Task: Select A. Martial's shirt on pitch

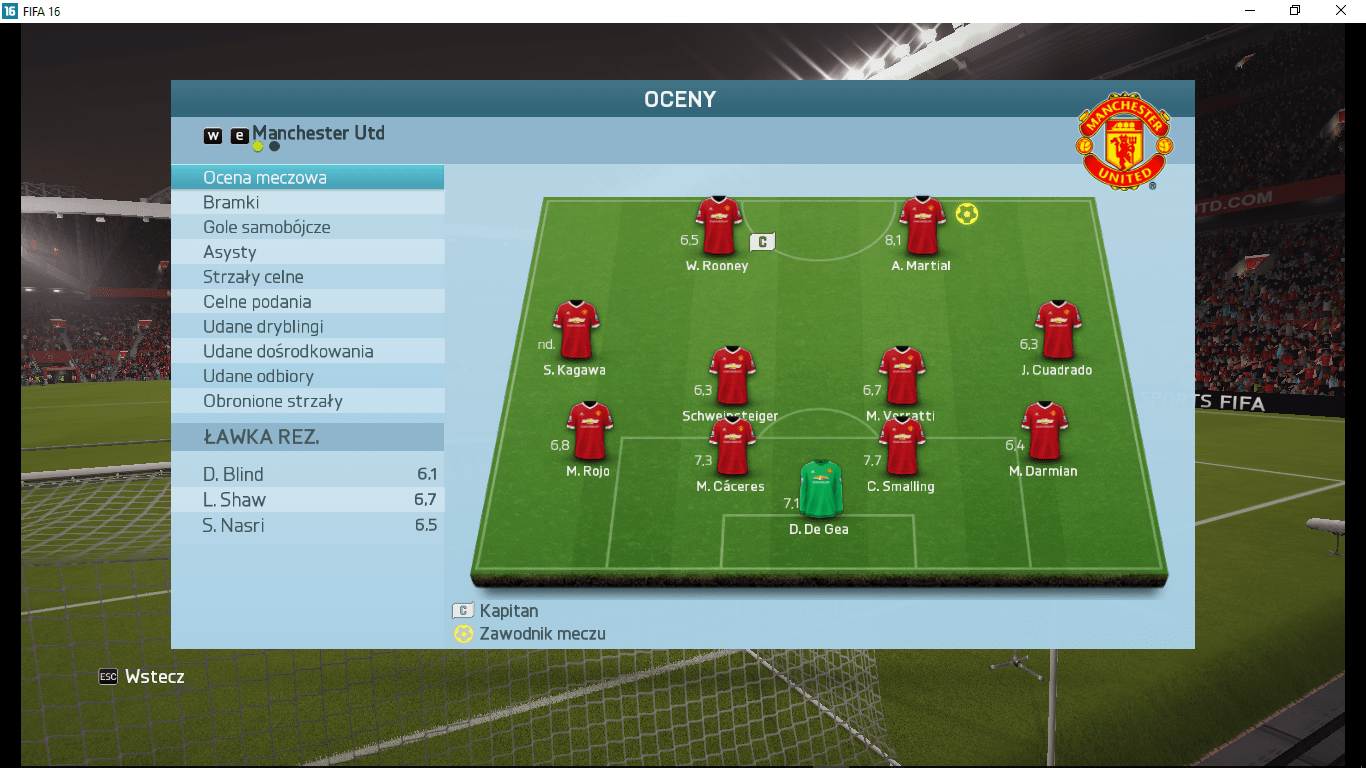Action: click(922, 226)
